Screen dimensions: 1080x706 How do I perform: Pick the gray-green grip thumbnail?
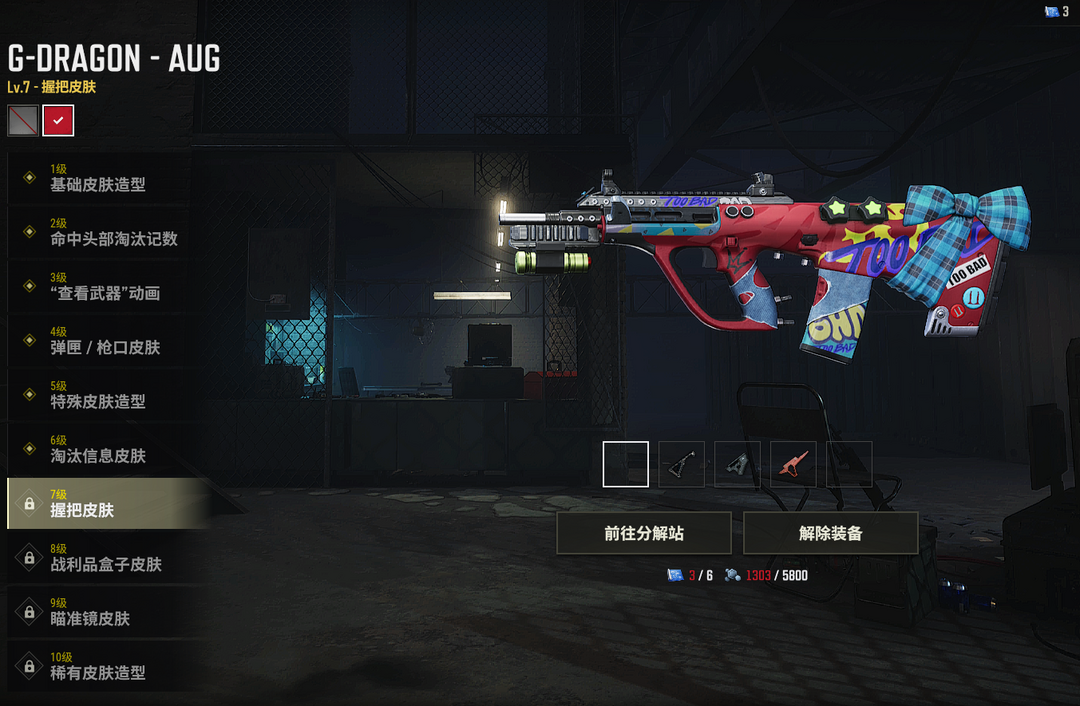[x=737, y=464]
